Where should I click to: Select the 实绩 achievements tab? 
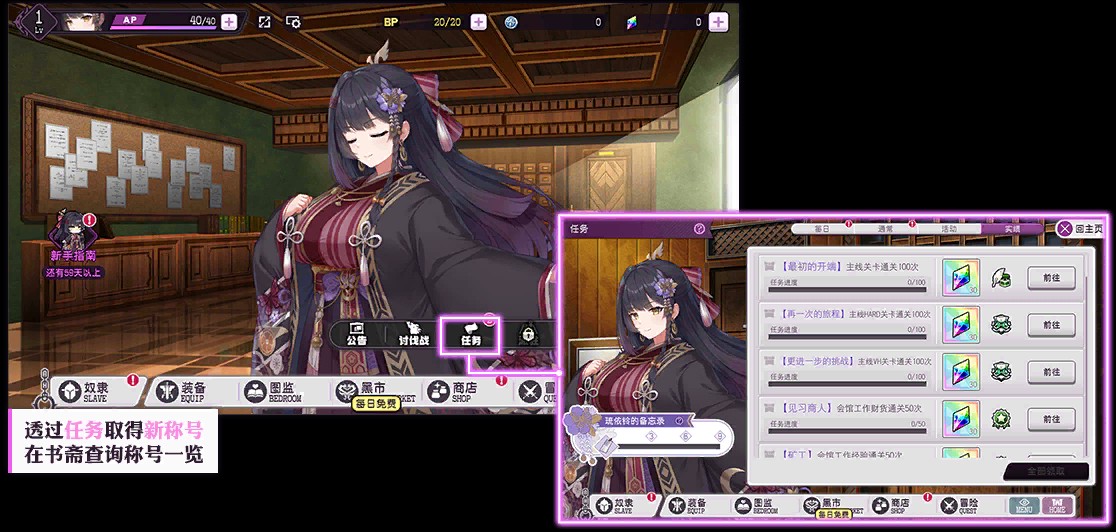click(x=1012, y=229)
